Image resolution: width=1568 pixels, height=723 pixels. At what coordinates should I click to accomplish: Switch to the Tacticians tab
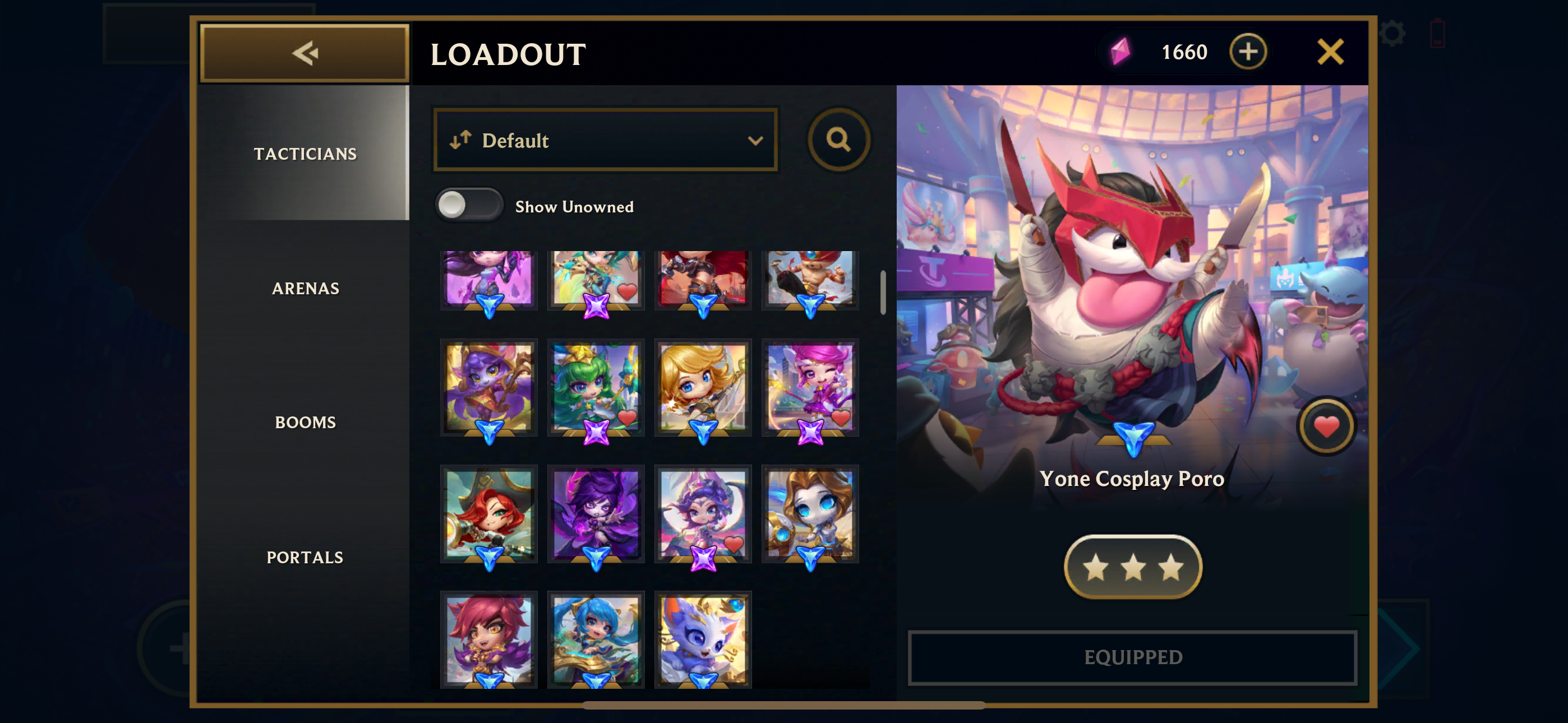click(x=305, y=154)
